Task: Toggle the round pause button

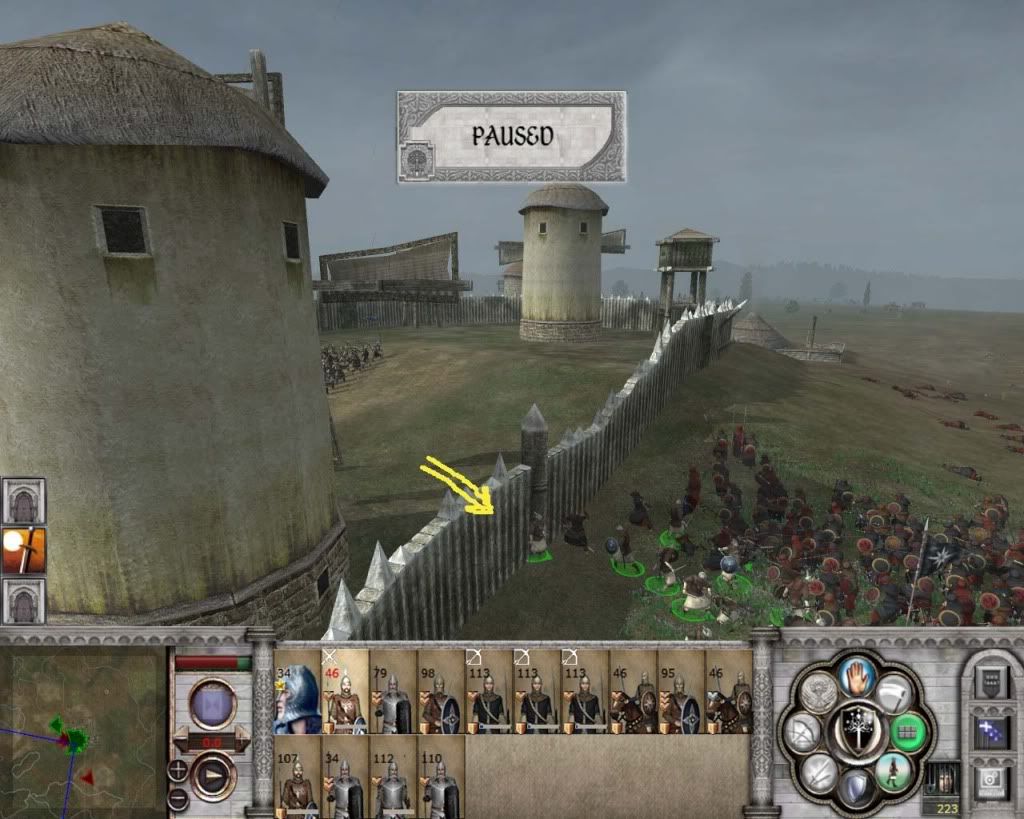Action: click(x=212, y=703)
